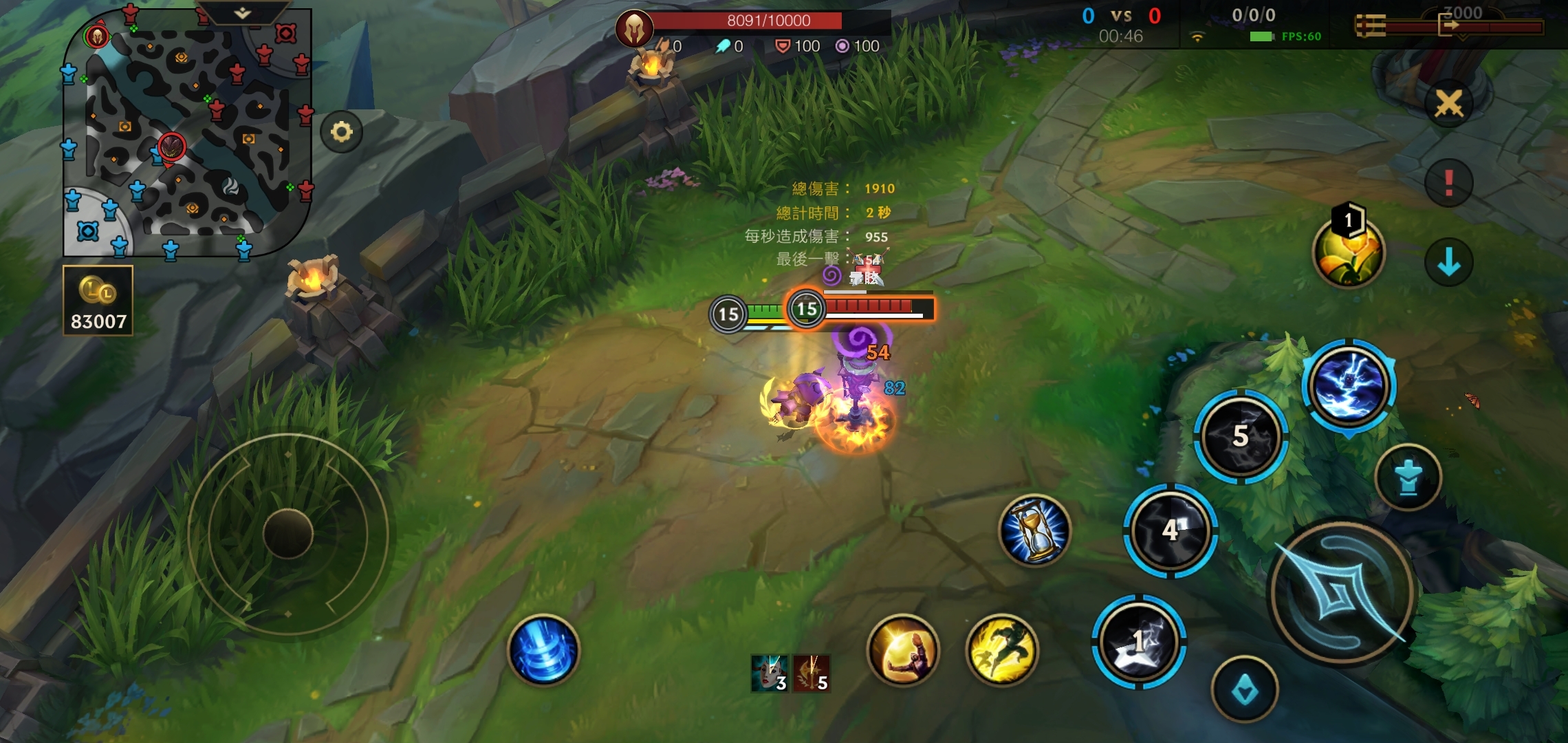Open the settings gear button
1568x743 pixels.
[341, 131]
